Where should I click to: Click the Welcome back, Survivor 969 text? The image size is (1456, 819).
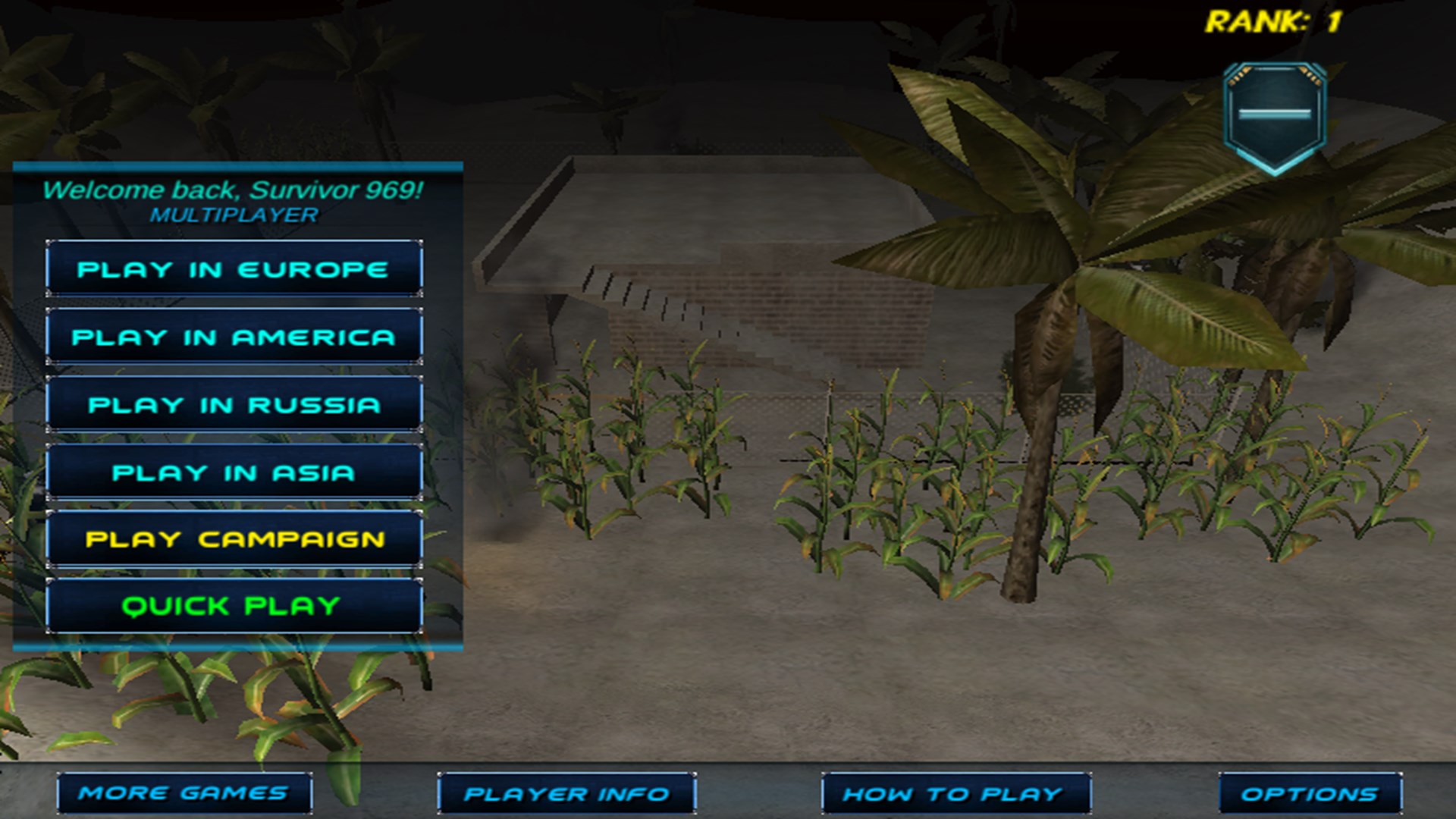(234, 190)
